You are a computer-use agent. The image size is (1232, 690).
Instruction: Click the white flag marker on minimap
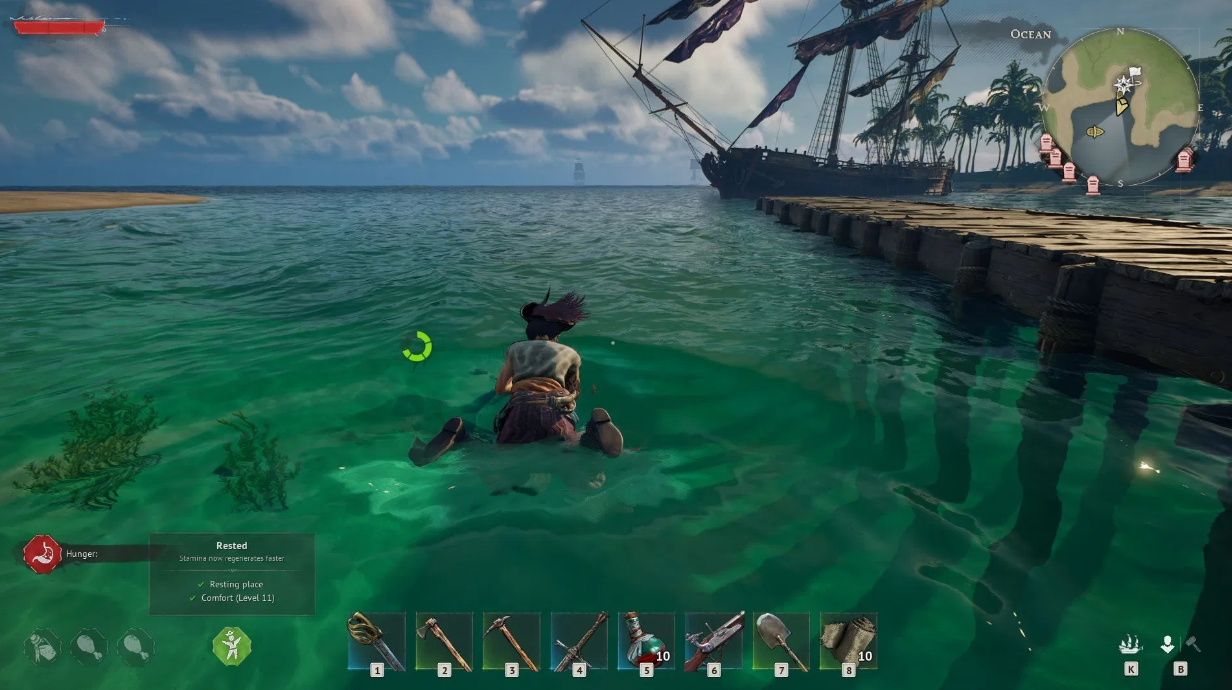1134,73
